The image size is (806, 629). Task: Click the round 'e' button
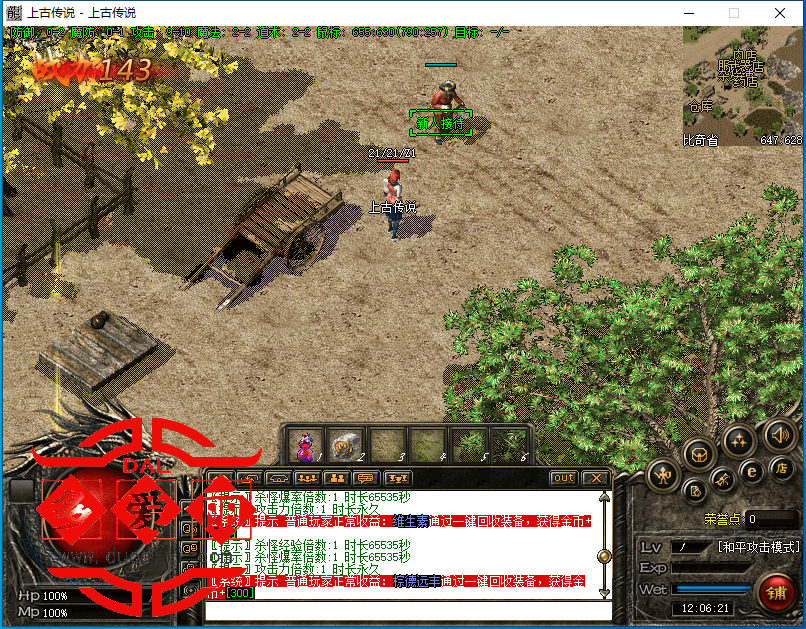(x=751, y=471)
